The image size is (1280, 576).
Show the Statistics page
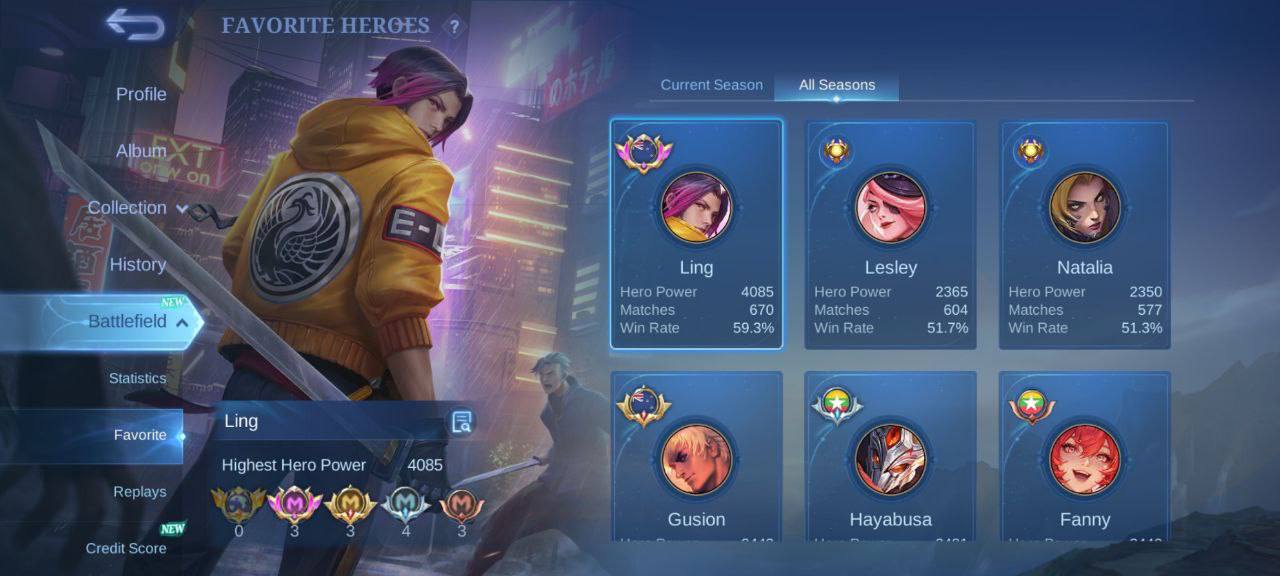tap(138, 379)
